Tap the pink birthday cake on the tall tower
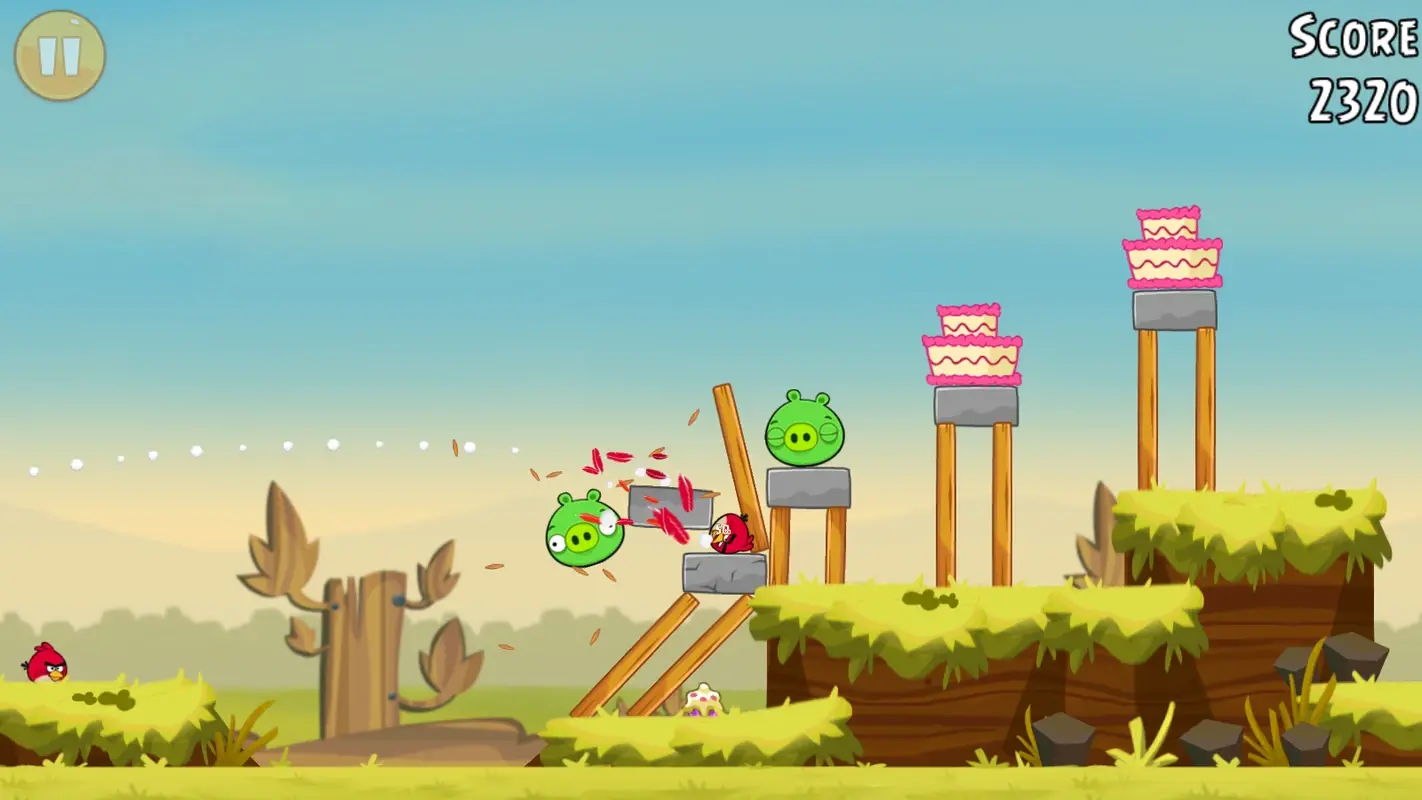The width and height of the screenshot is (1422, 800). click(1176, 248)
